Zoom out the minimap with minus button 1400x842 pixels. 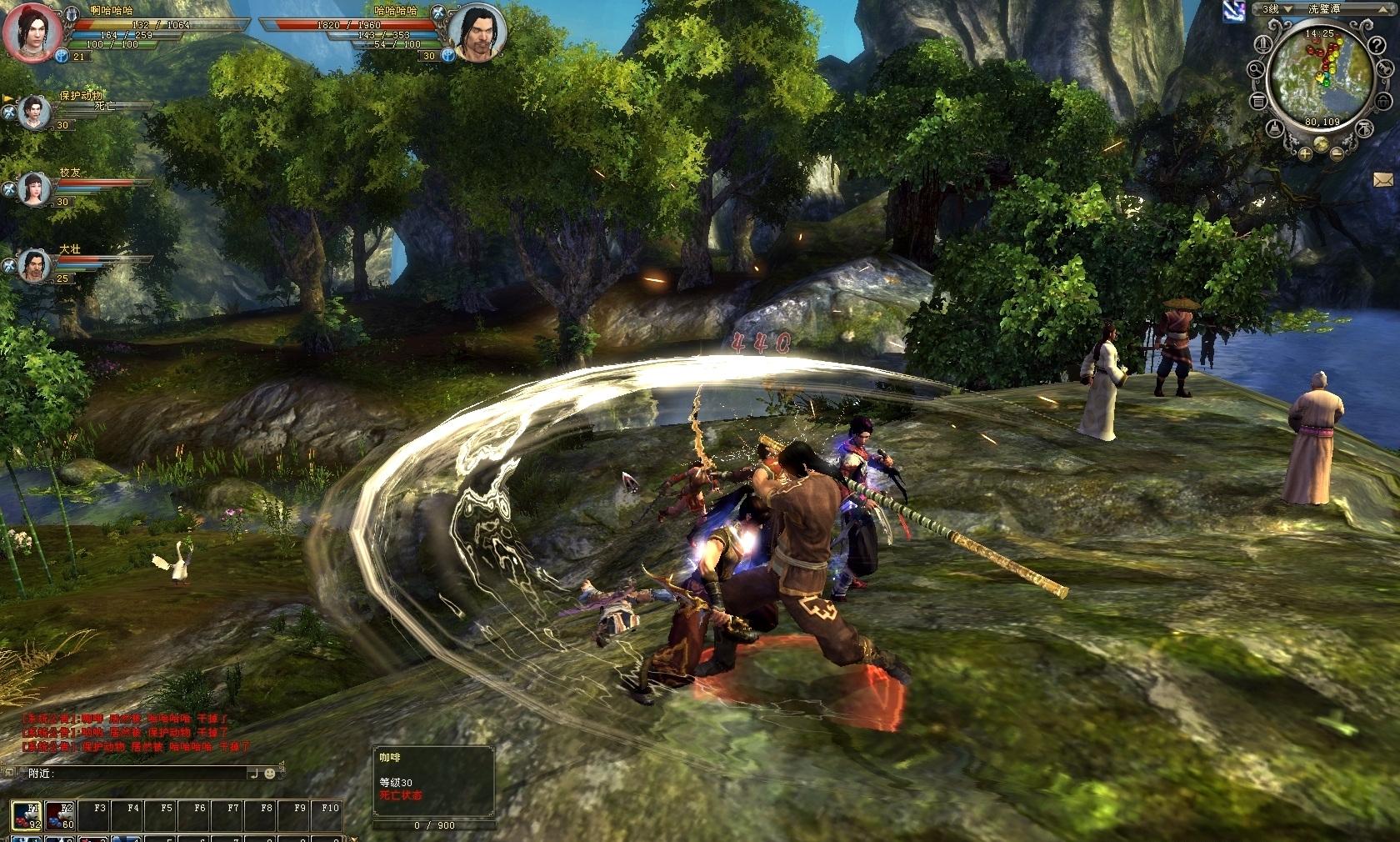1337,153
